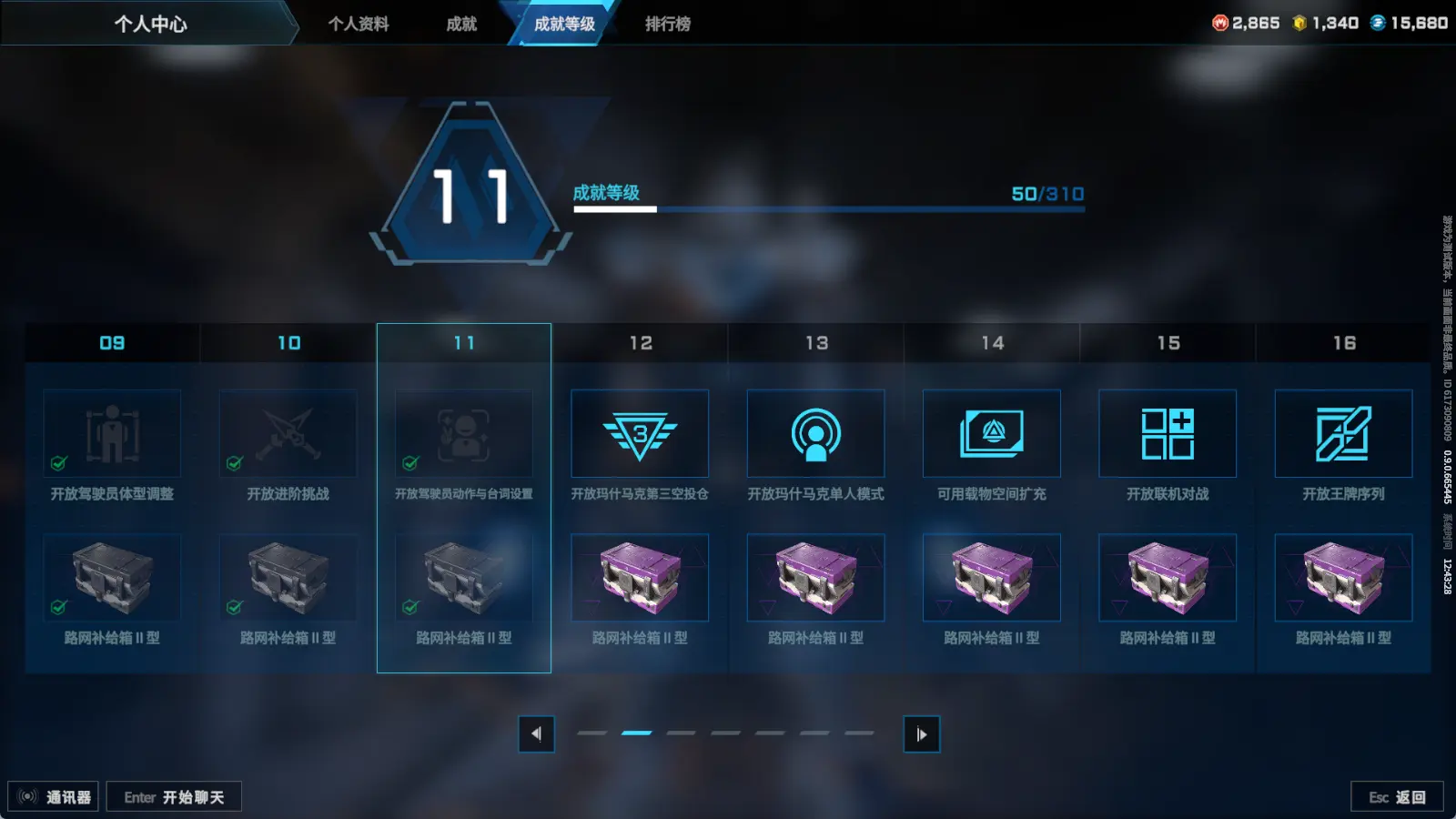Click the level 09 claimed supply crate

click(x=112, y=578)
